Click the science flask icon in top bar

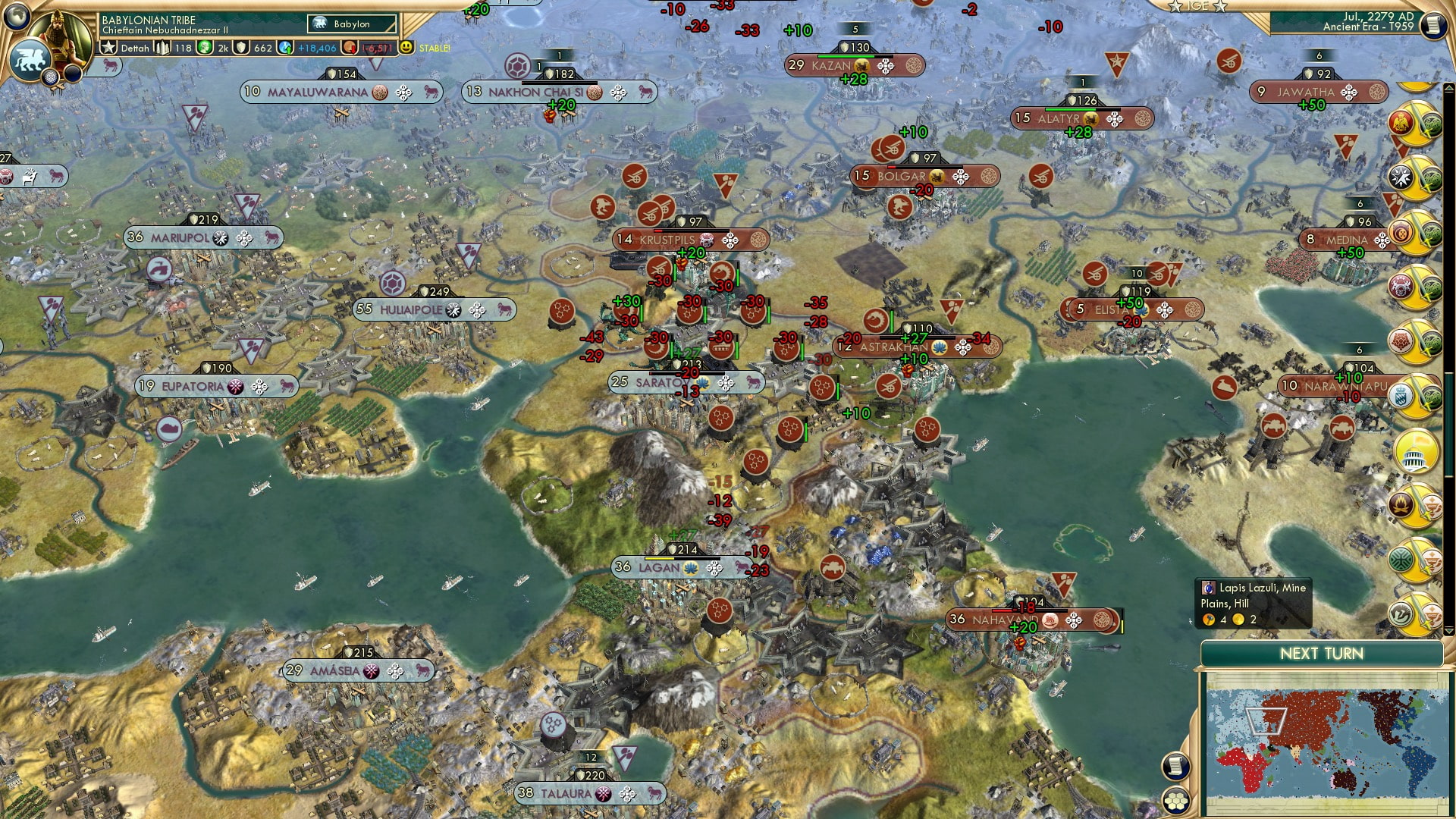coord(202,47)
